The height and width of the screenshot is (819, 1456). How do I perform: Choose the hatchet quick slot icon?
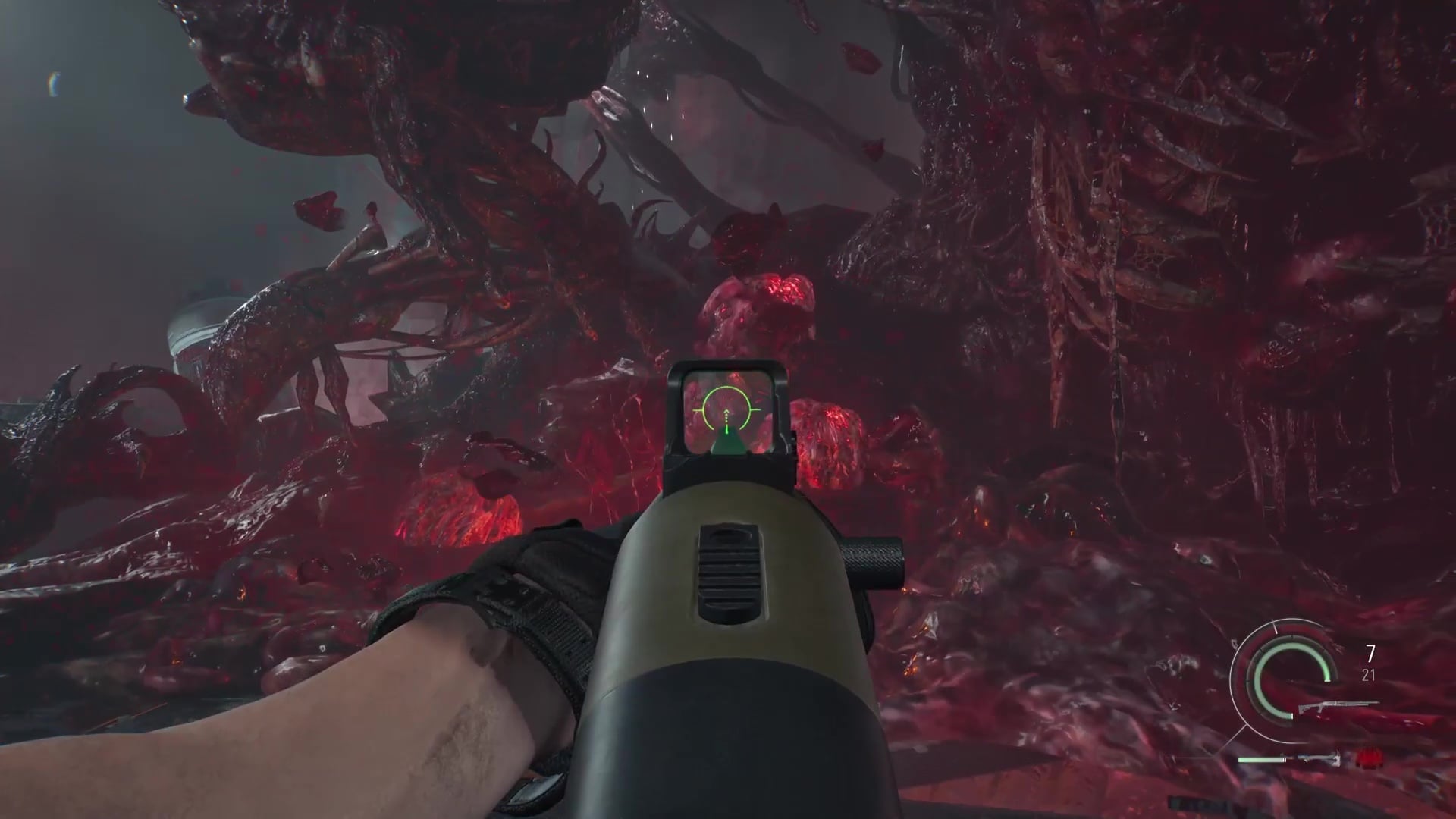(1319, 759)
